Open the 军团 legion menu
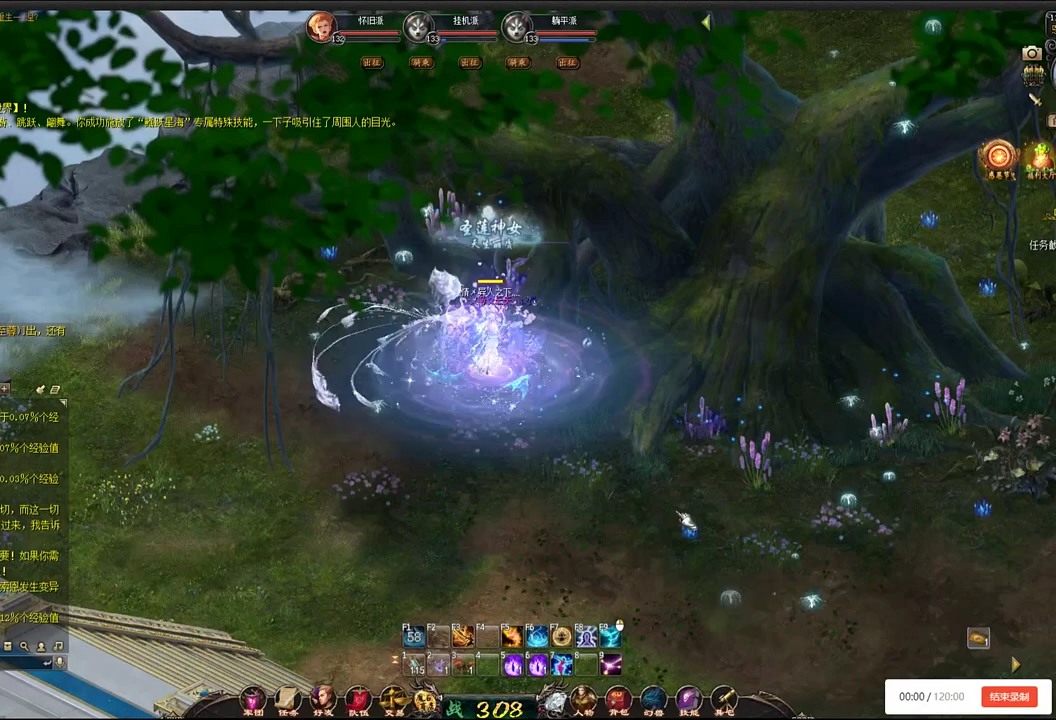 point(253,699)
